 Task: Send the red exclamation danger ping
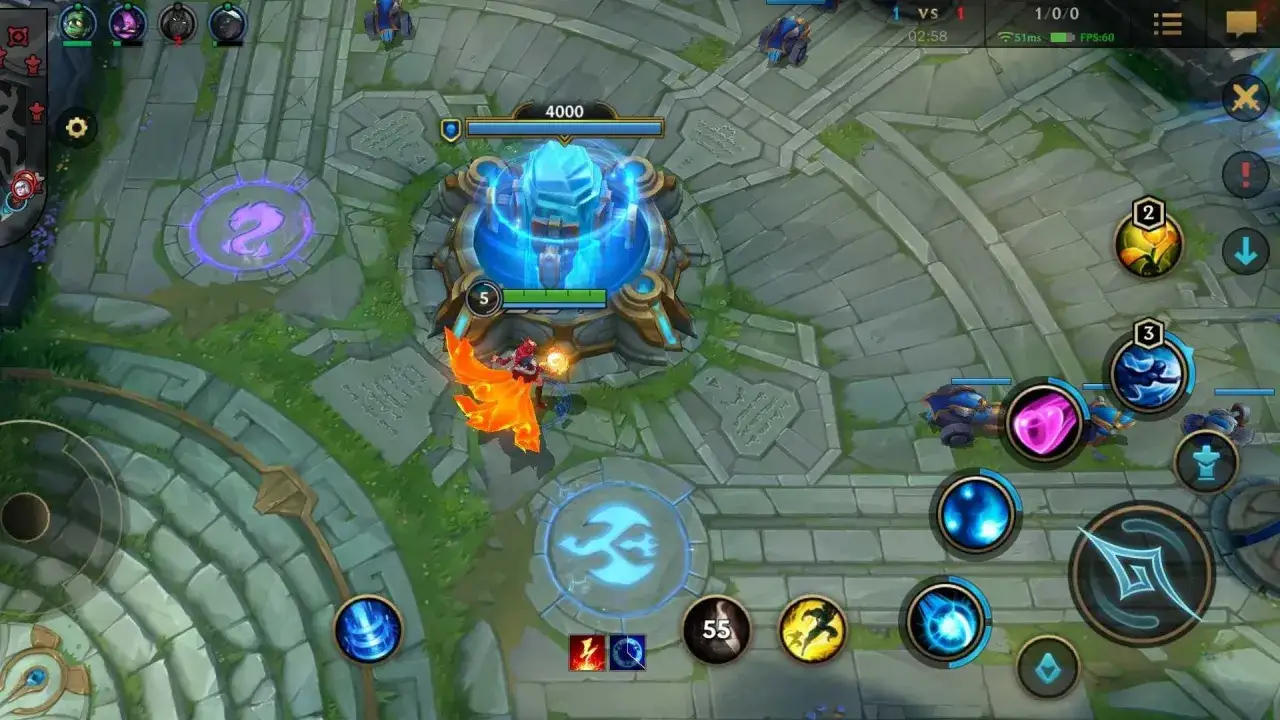point(1245,175)
